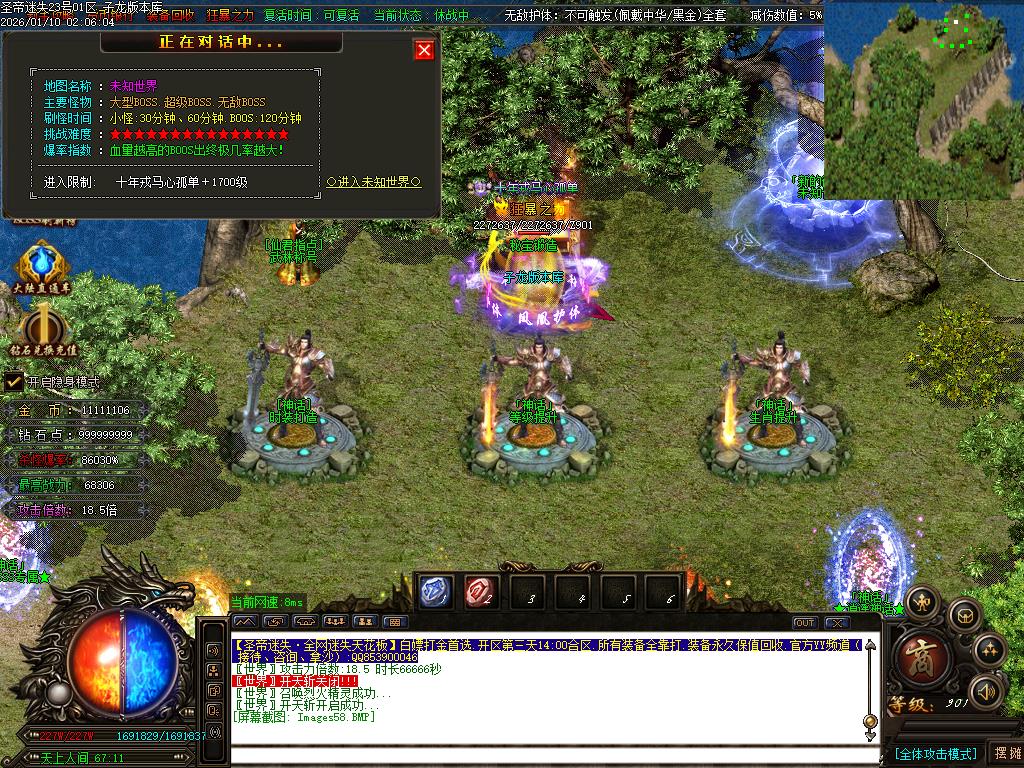
Task: Toggle the 开启隐身模式 checkbox
Action: coord(14,381)
